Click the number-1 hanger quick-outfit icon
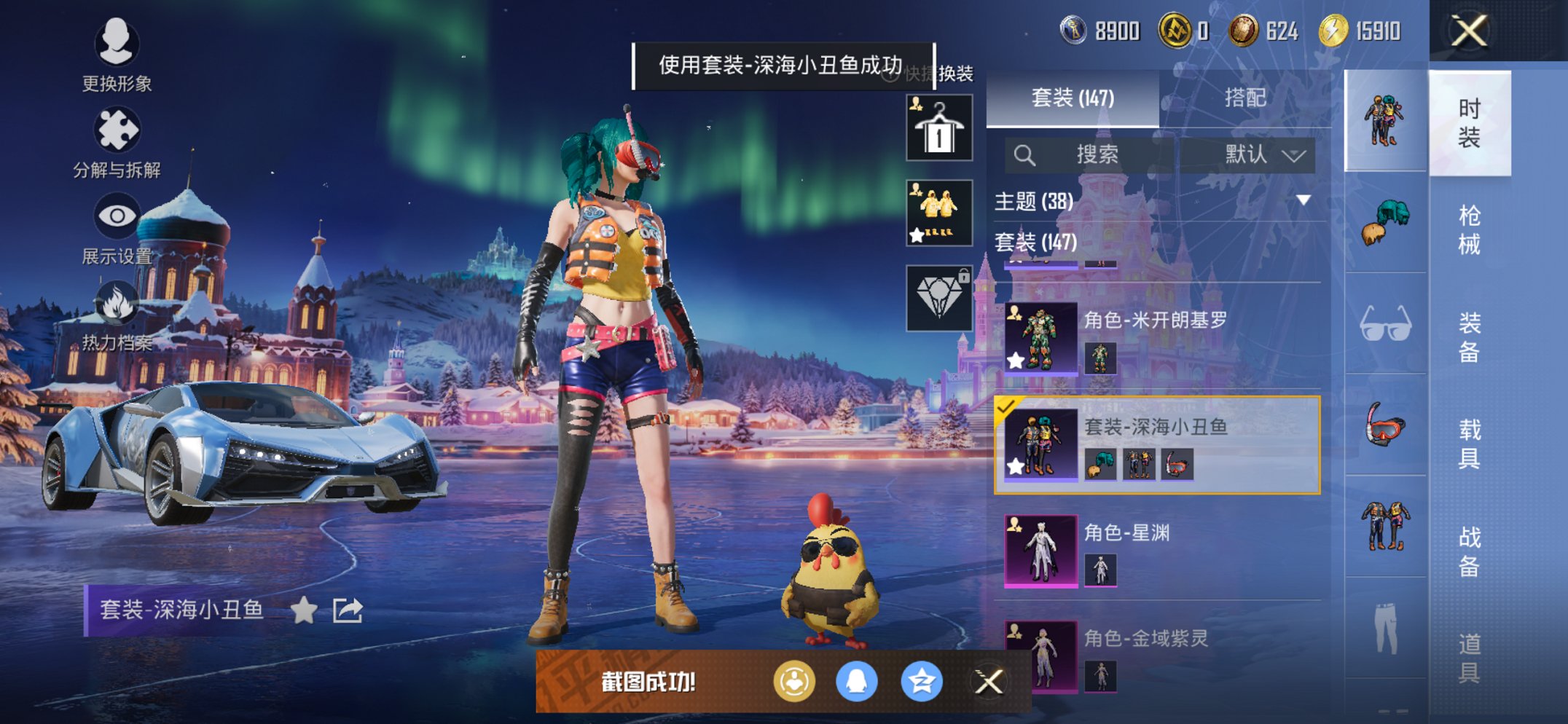 [938, 129]
